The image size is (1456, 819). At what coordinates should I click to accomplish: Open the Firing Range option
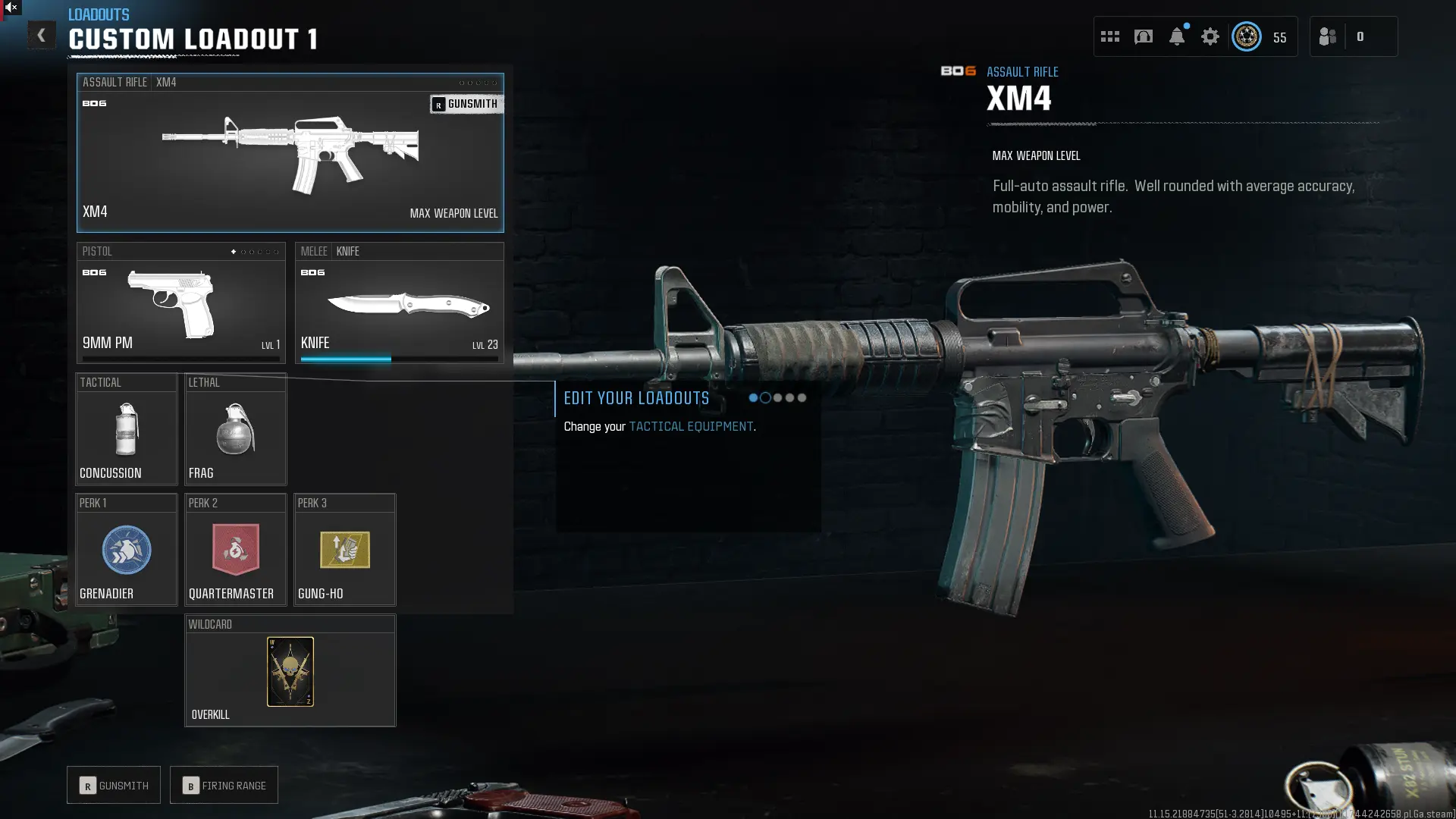[224, 785]
